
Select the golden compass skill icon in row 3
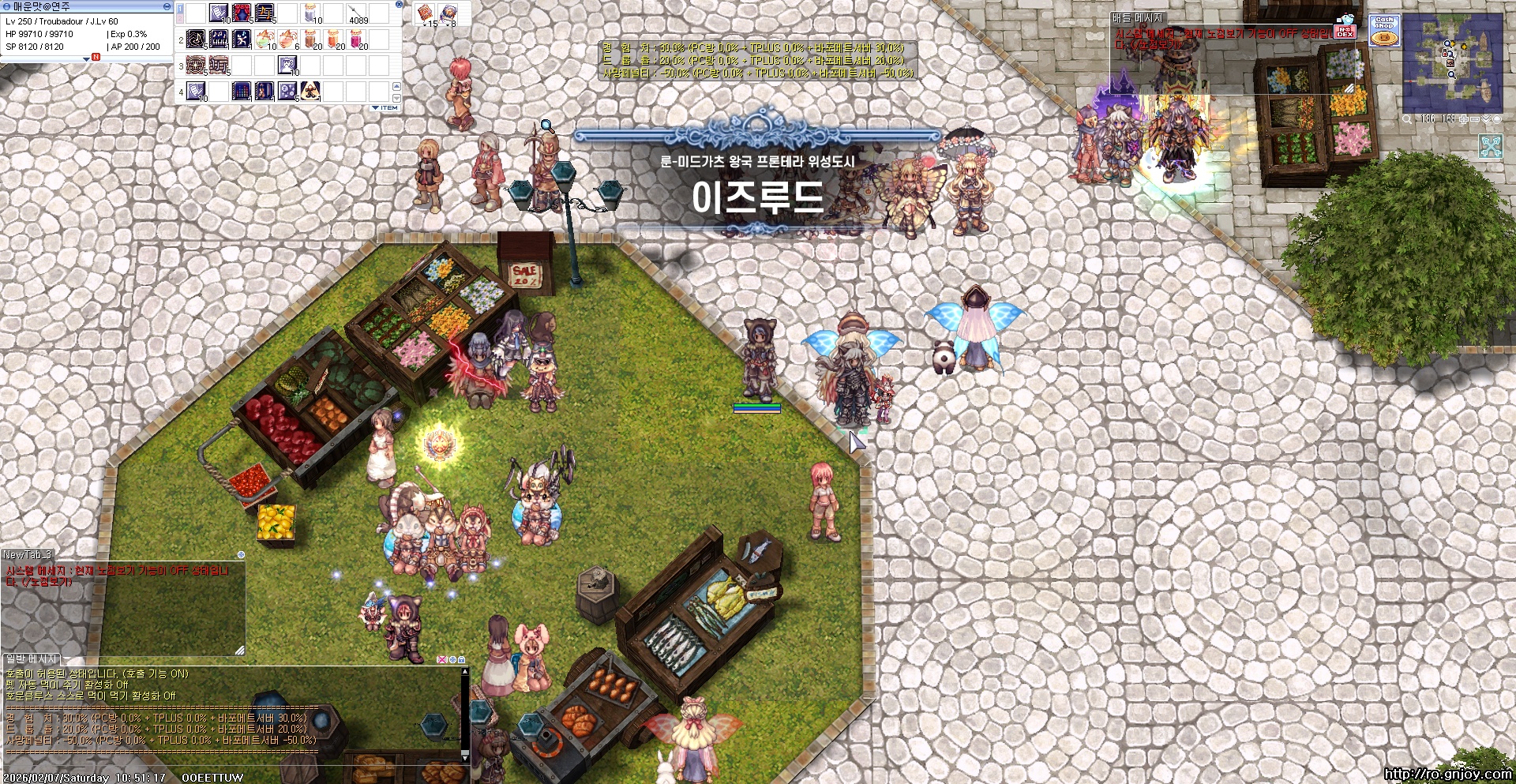(195, 66)
